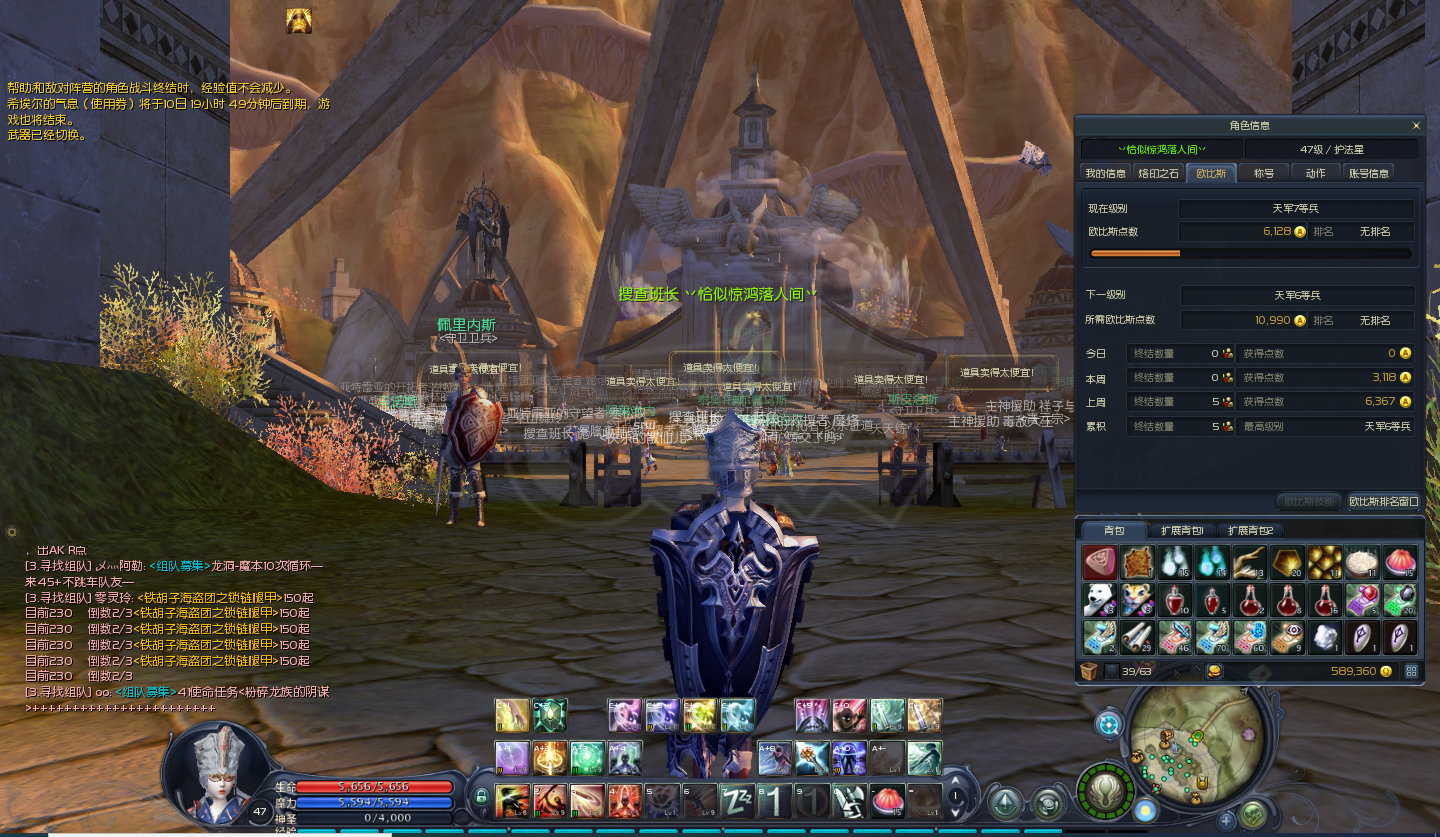Show the 动作 tab

(1315, 173)
